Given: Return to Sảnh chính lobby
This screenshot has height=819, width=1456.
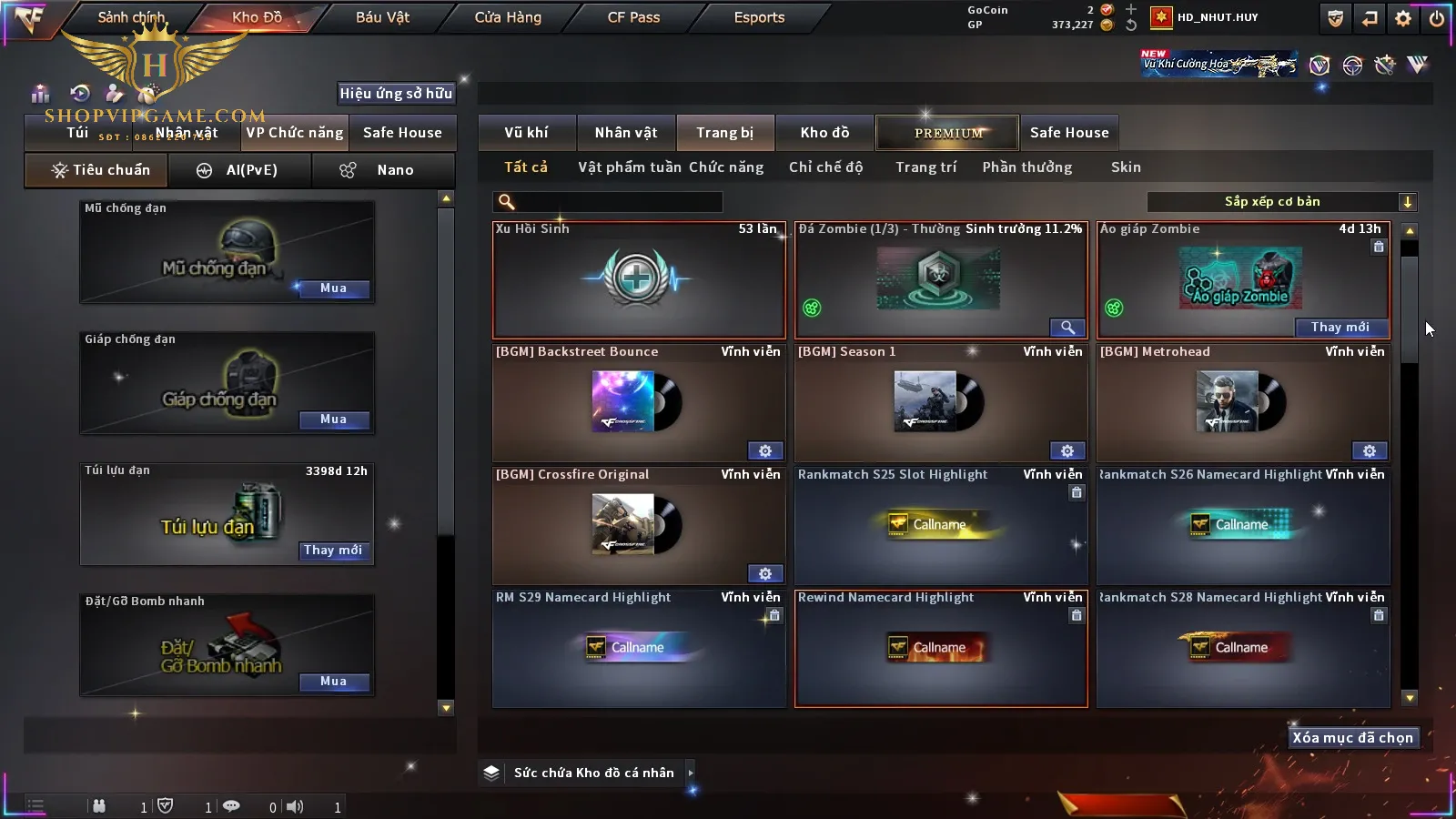Looking at the screenshot, I should click(x=131, y=17).
